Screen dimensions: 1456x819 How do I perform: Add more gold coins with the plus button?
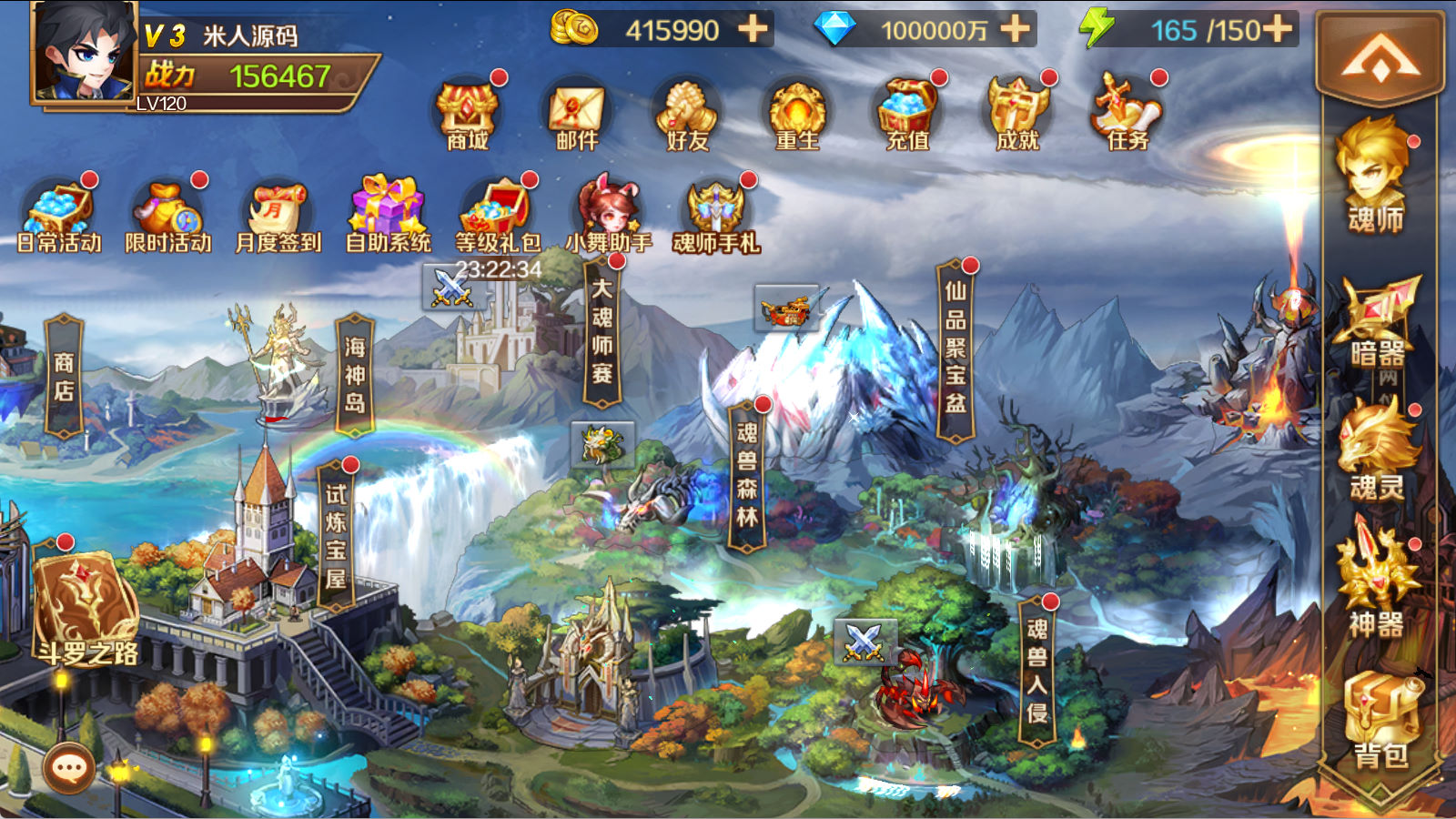(x=753, y=29)
